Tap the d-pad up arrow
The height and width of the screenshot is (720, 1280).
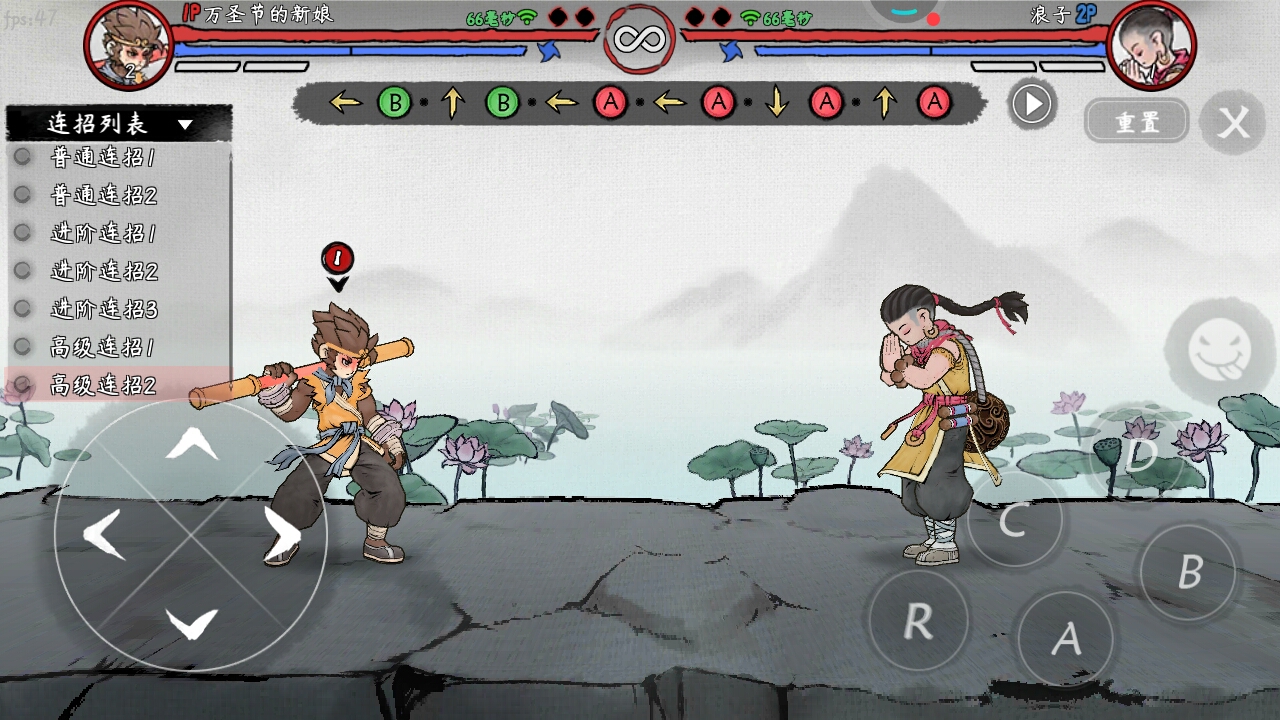pyautogui.click(x=191, y=443)
